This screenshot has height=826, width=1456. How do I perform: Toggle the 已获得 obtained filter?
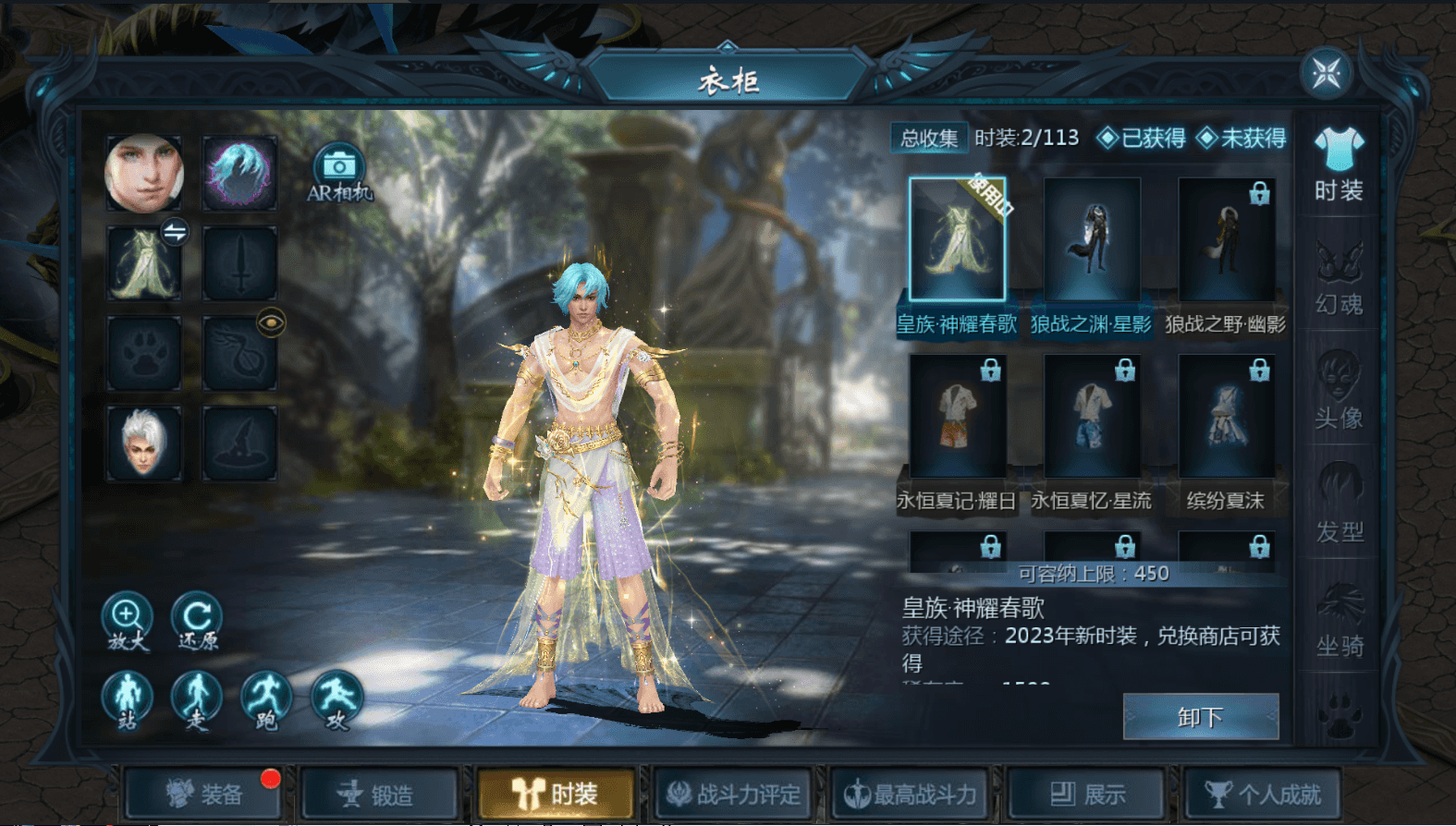(x=1142, y=139)
